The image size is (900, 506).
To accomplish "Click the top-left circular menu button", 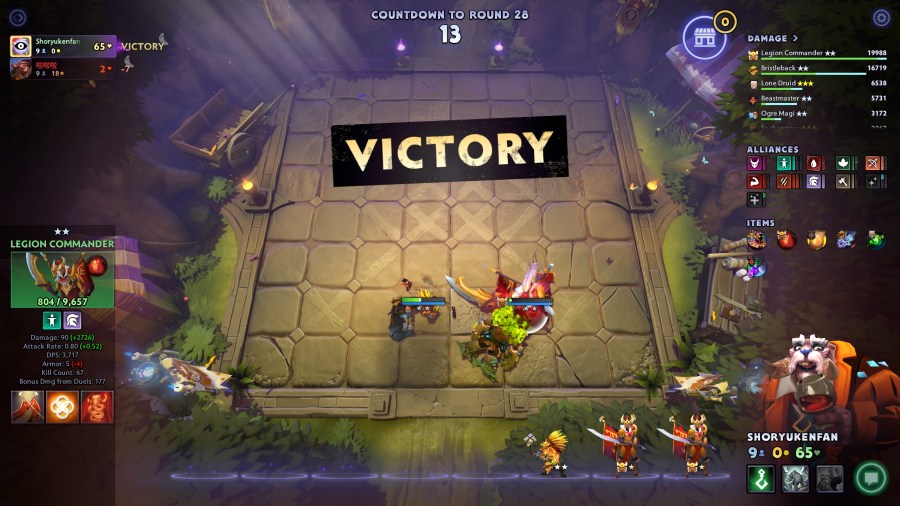I will click(19, 18).
